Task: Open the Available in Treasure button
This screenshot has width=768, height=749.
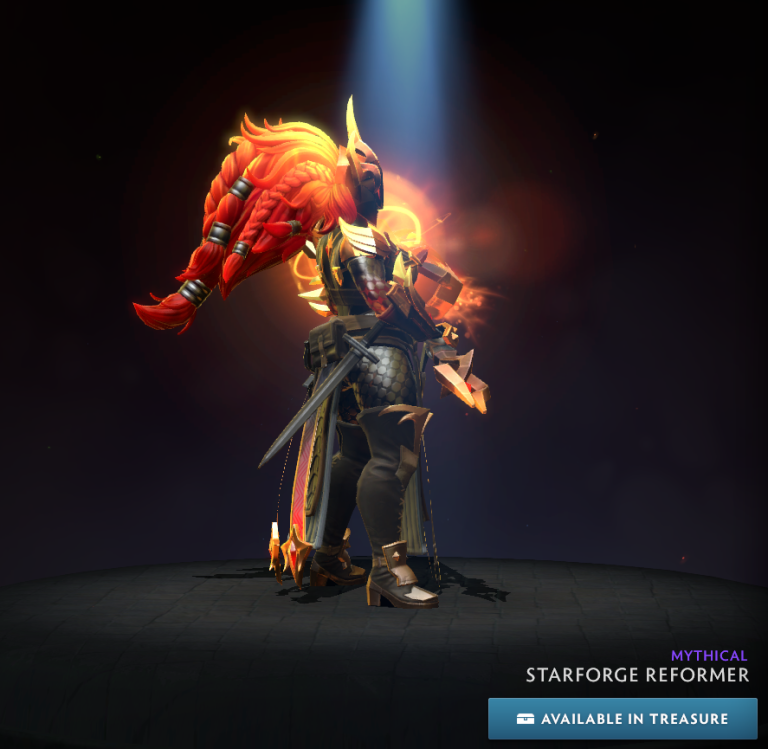Action: pyautogui.click(x=622, y=718)
